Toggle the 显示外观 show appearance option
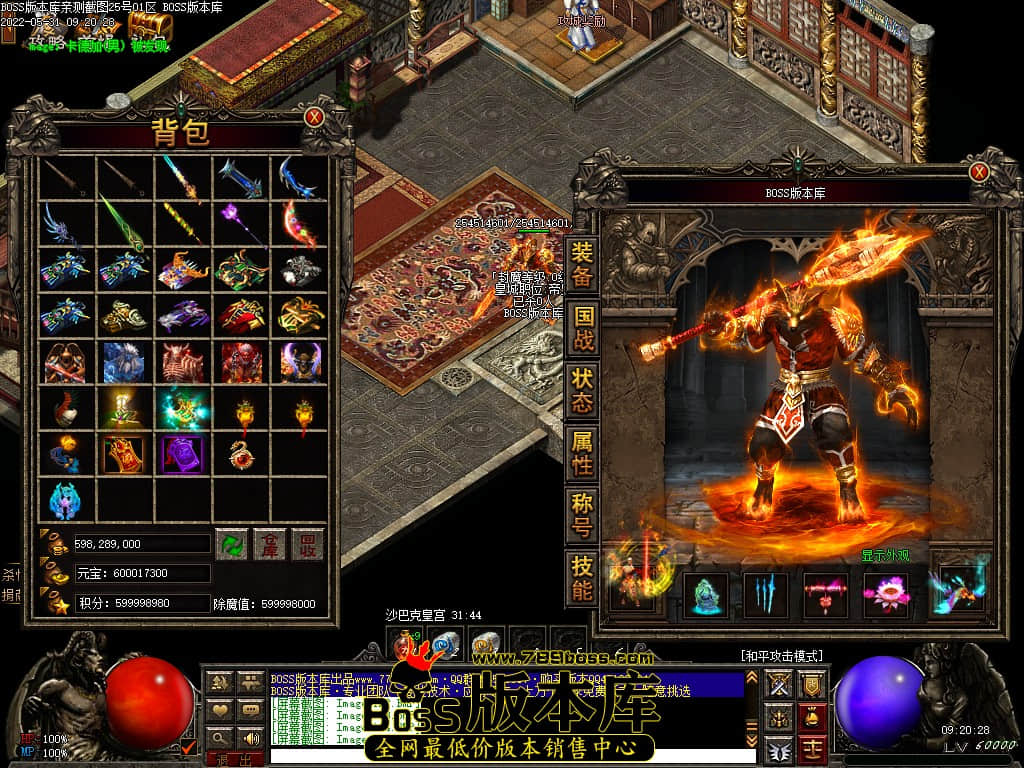1024x768 pixels. point(887,556)
